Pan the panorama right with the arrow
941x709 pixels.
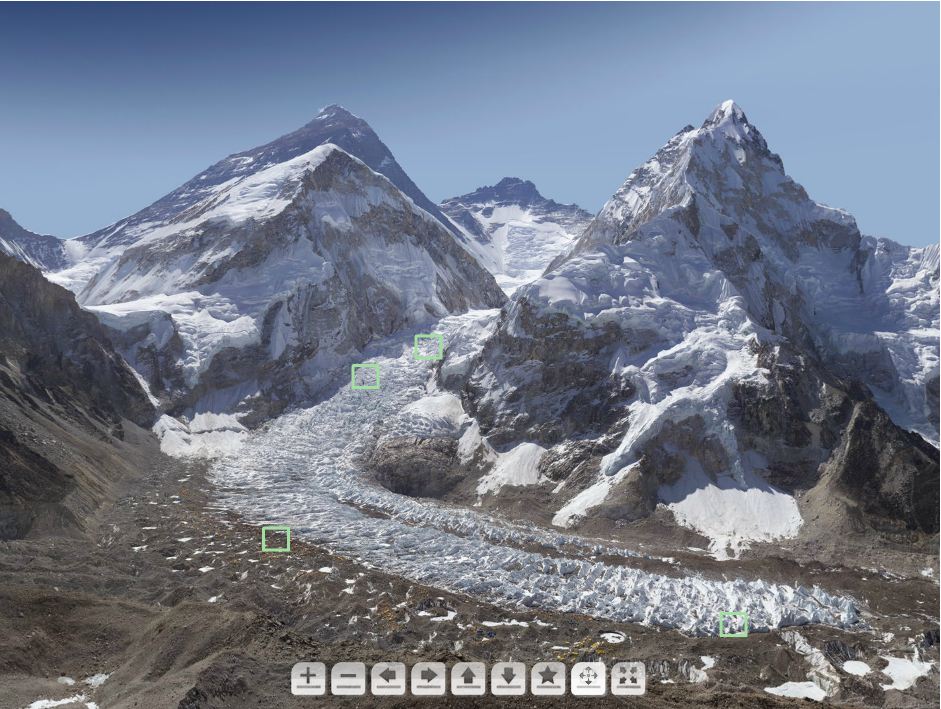(428, 679)
